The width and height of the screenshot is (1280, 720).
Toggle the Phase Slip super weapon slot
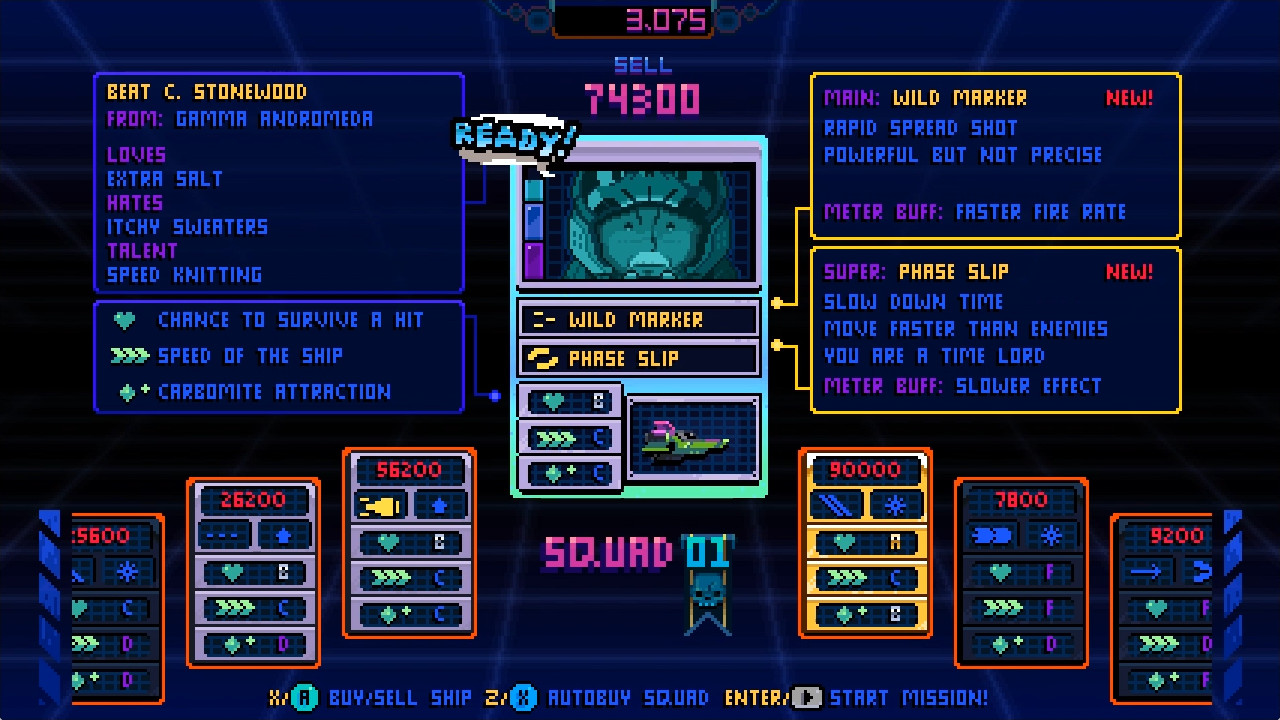coord(638,358)
